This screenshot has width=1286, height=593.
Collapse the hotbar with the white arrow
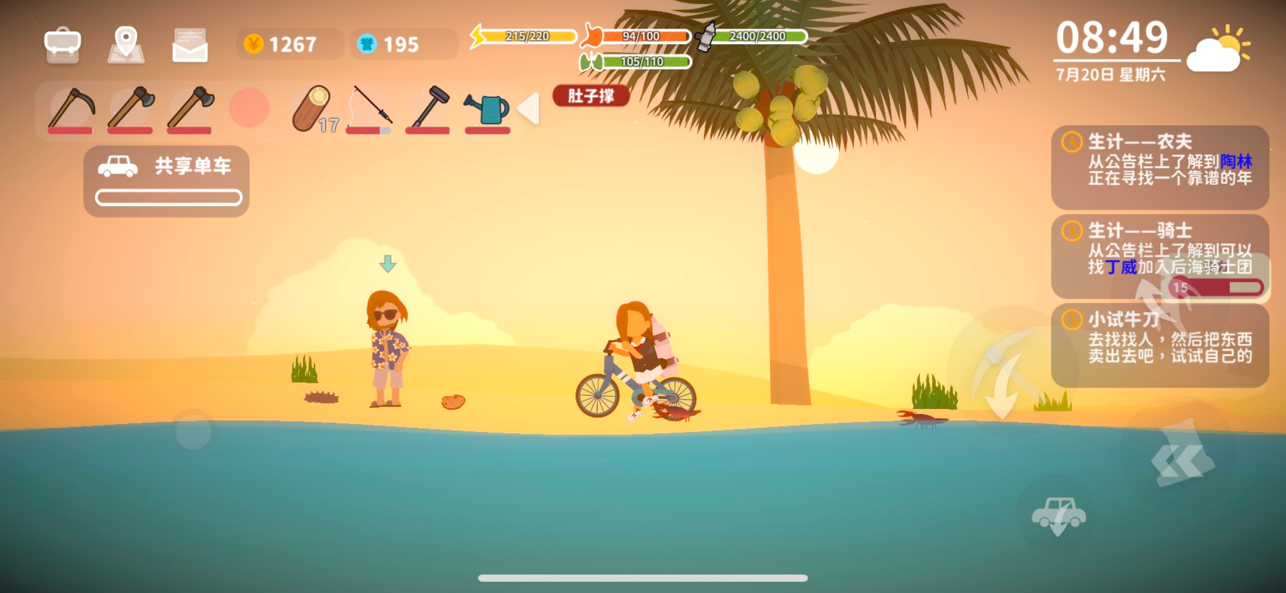(528, 108)
